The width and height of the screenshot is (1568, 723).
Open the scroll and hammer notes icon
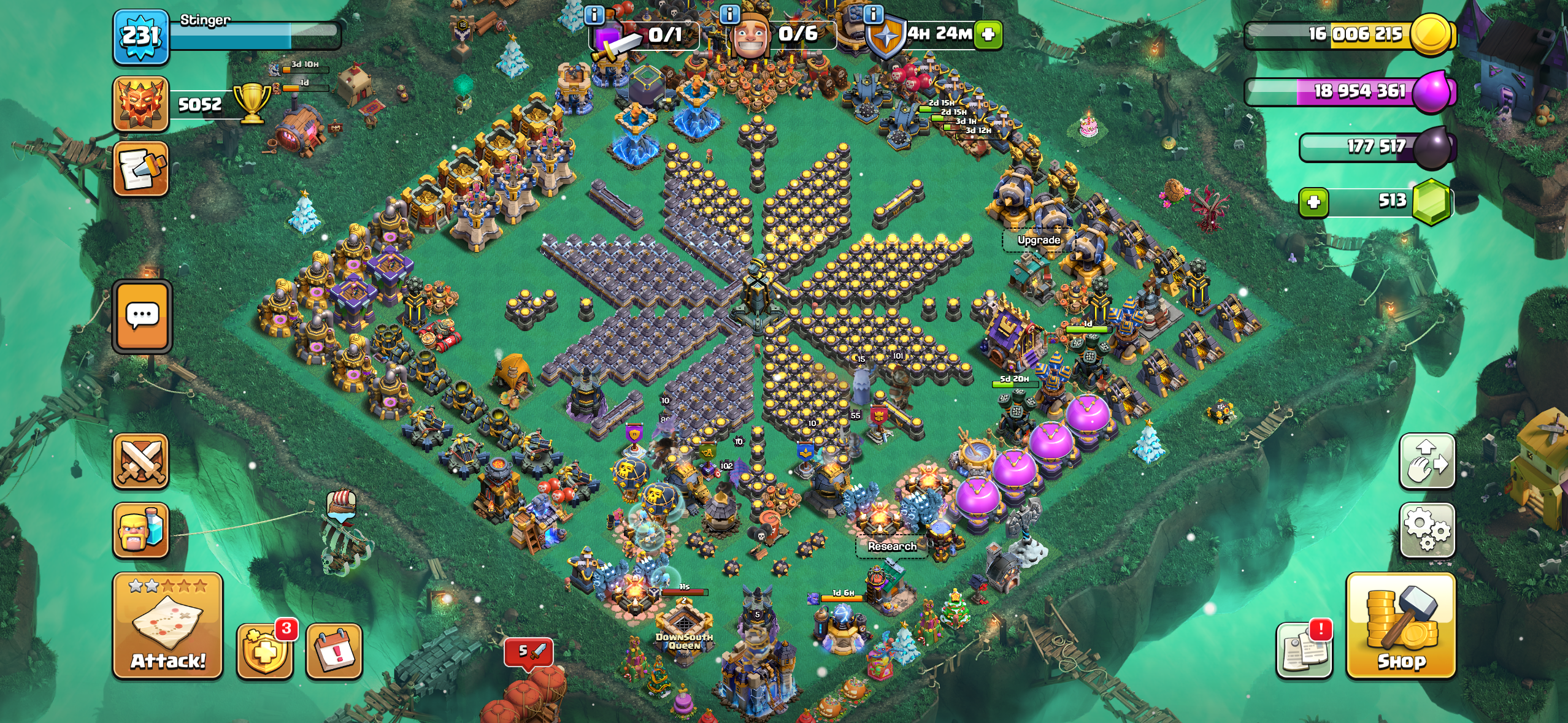140,169
